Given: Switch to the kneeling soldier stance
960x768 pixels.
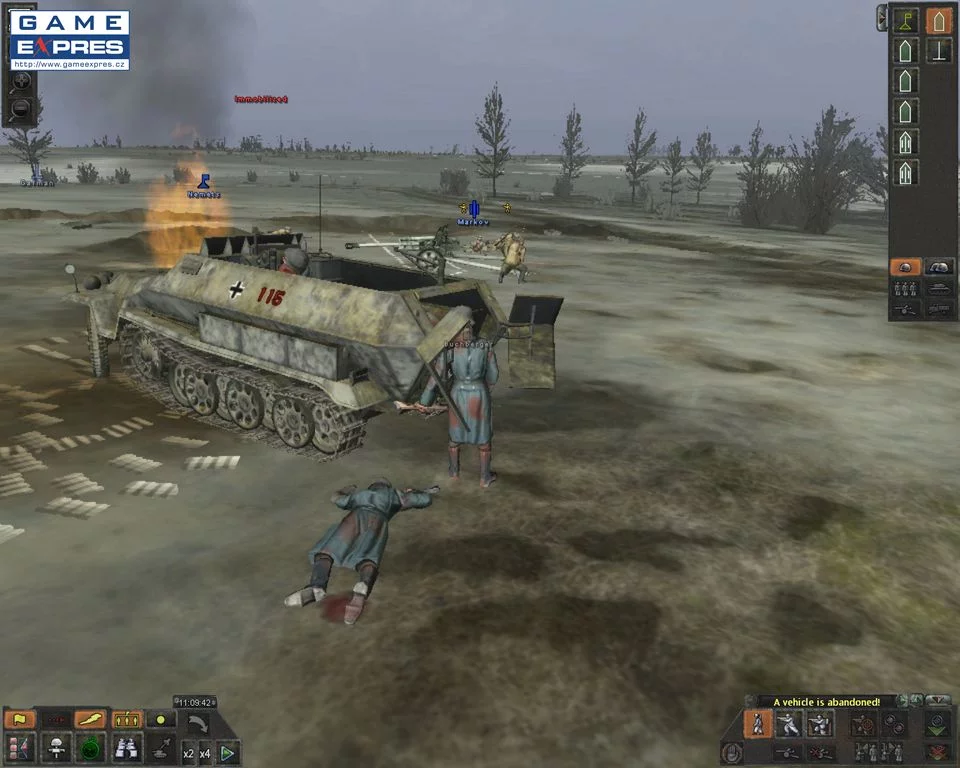Looking at the screenshot, I should (x=789, y=724).
